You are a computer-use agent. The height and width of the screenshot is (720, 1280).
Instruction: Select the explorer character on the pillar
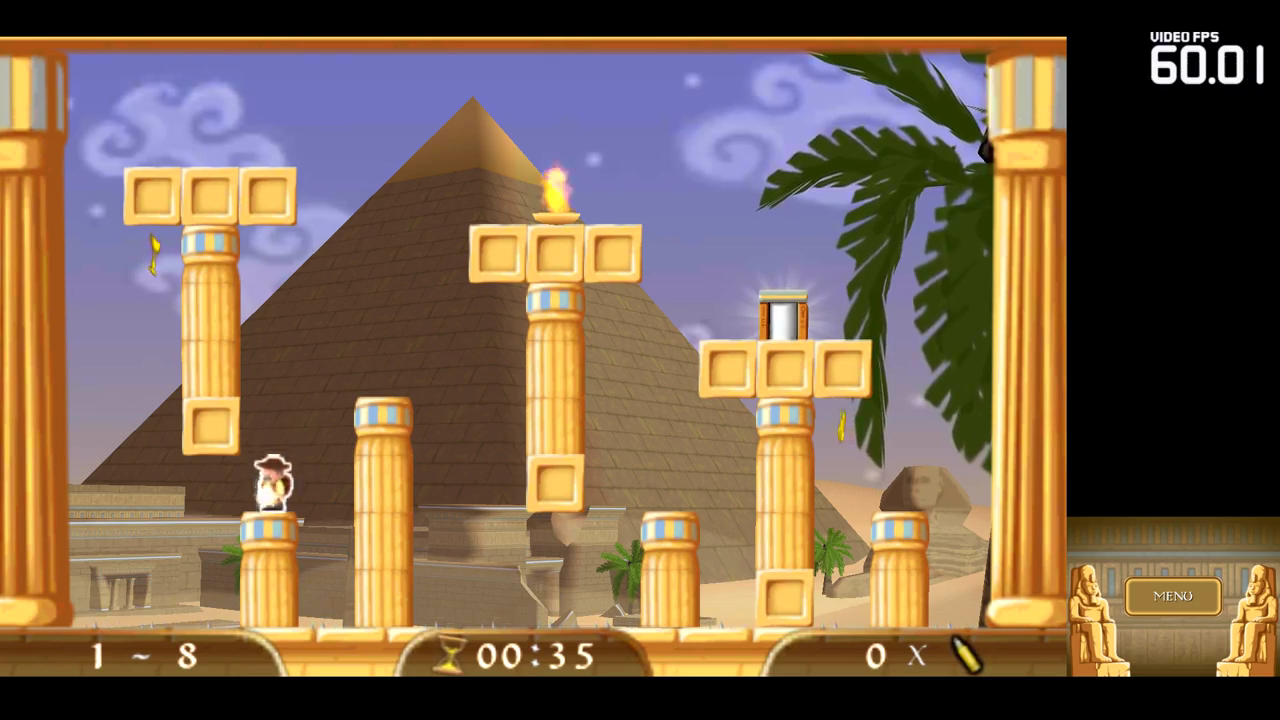click(272, 483)
